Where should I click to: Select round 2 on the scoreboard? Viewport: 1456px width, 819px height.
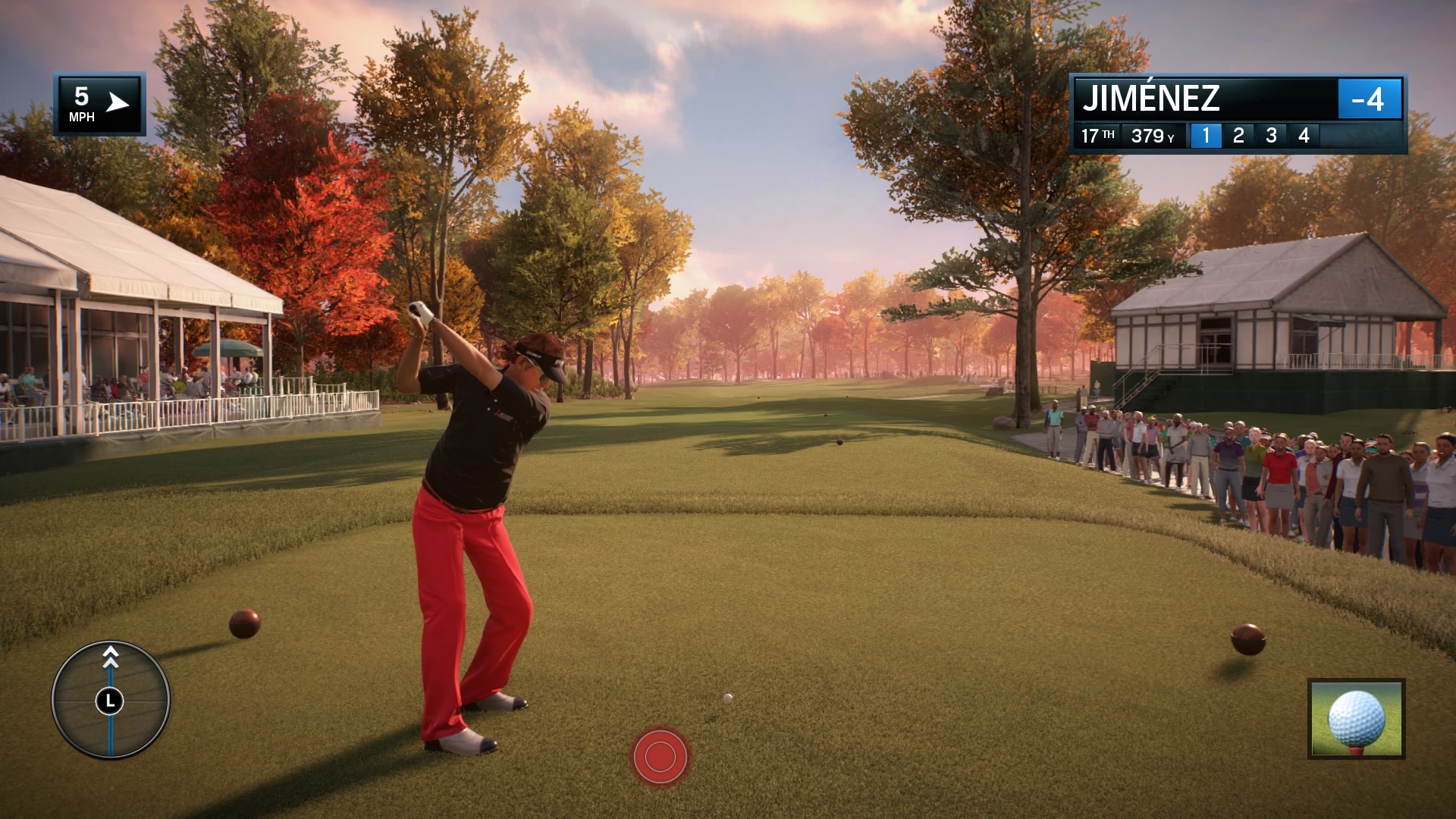pyautogui.click(x=1239, y=135)
